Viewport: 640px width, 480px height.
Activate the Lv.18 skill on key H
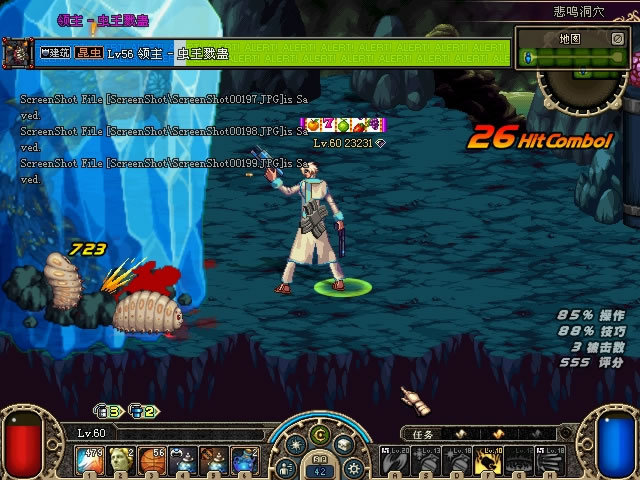point(551,461)
